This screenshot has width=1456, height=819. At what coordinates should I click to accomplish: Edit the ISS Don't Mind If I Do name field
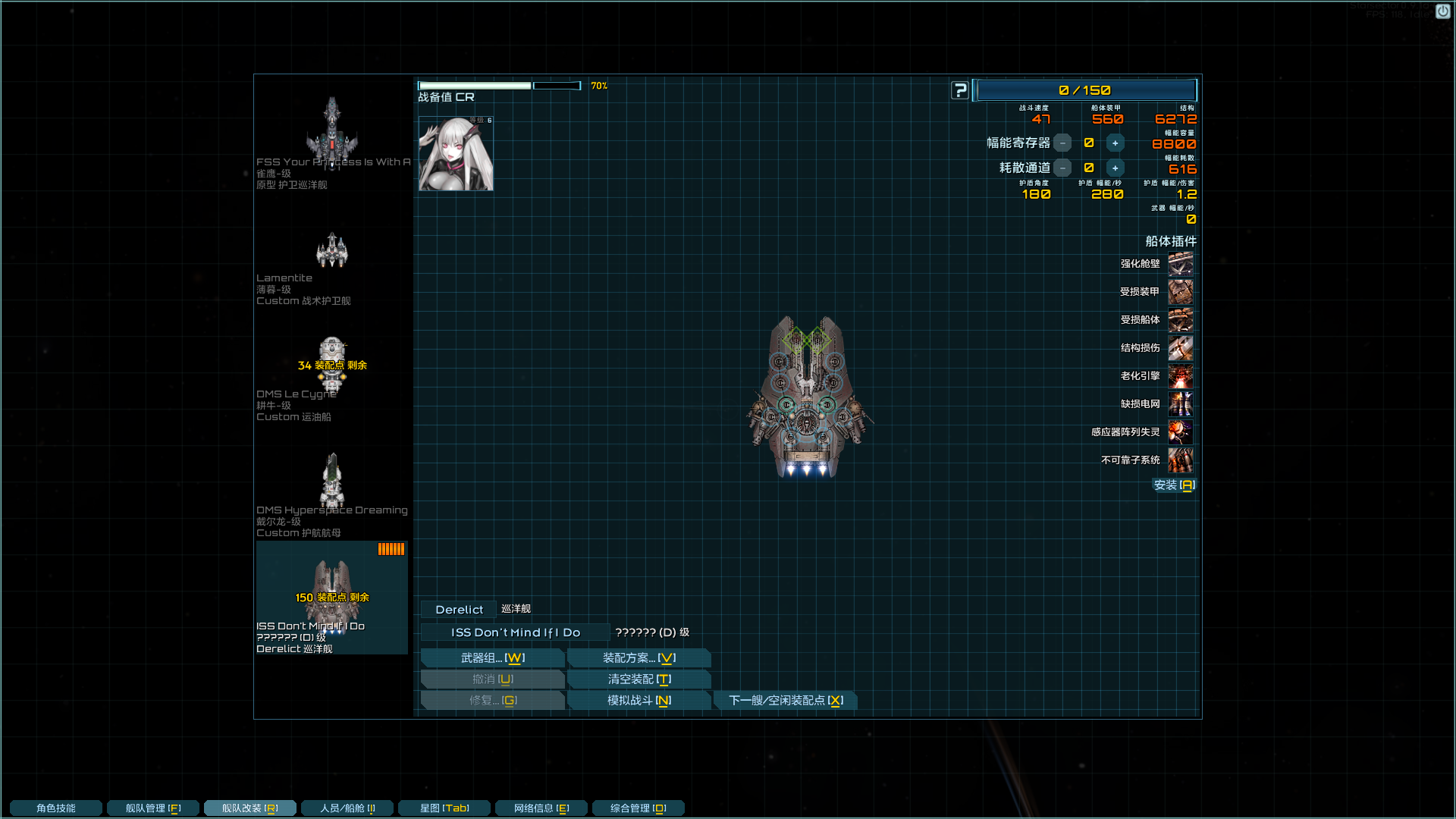tap(515, 632)
